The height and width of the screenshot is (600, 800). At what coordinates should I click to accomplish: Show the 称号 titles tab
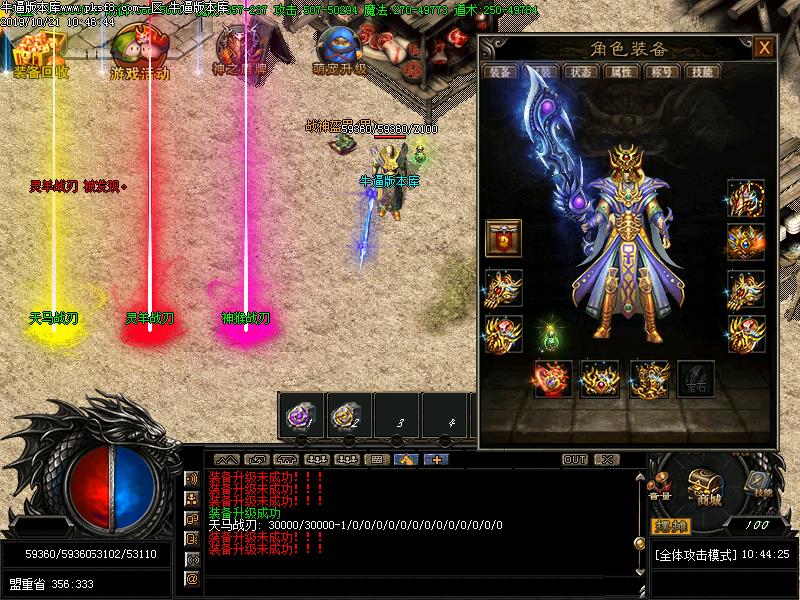[660, 72]
